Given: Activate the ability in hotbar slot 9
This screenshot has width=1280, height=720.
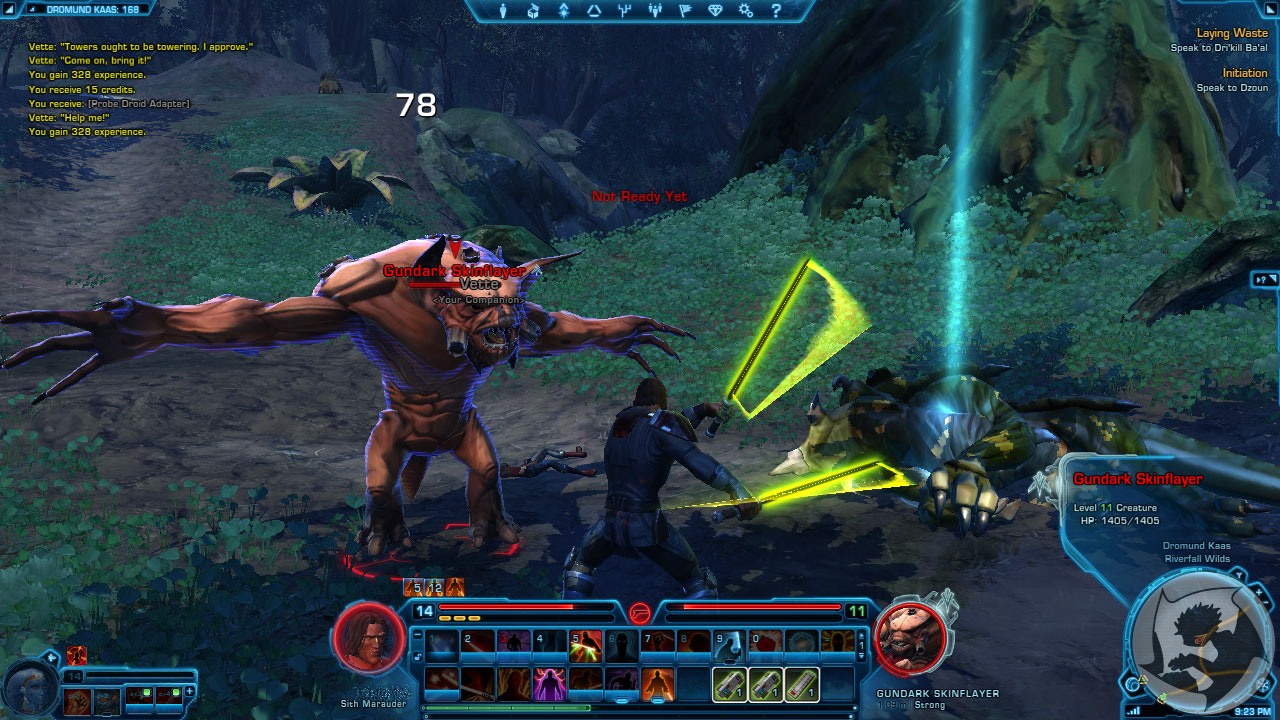Looking at the screenshot, I should 729,647.
